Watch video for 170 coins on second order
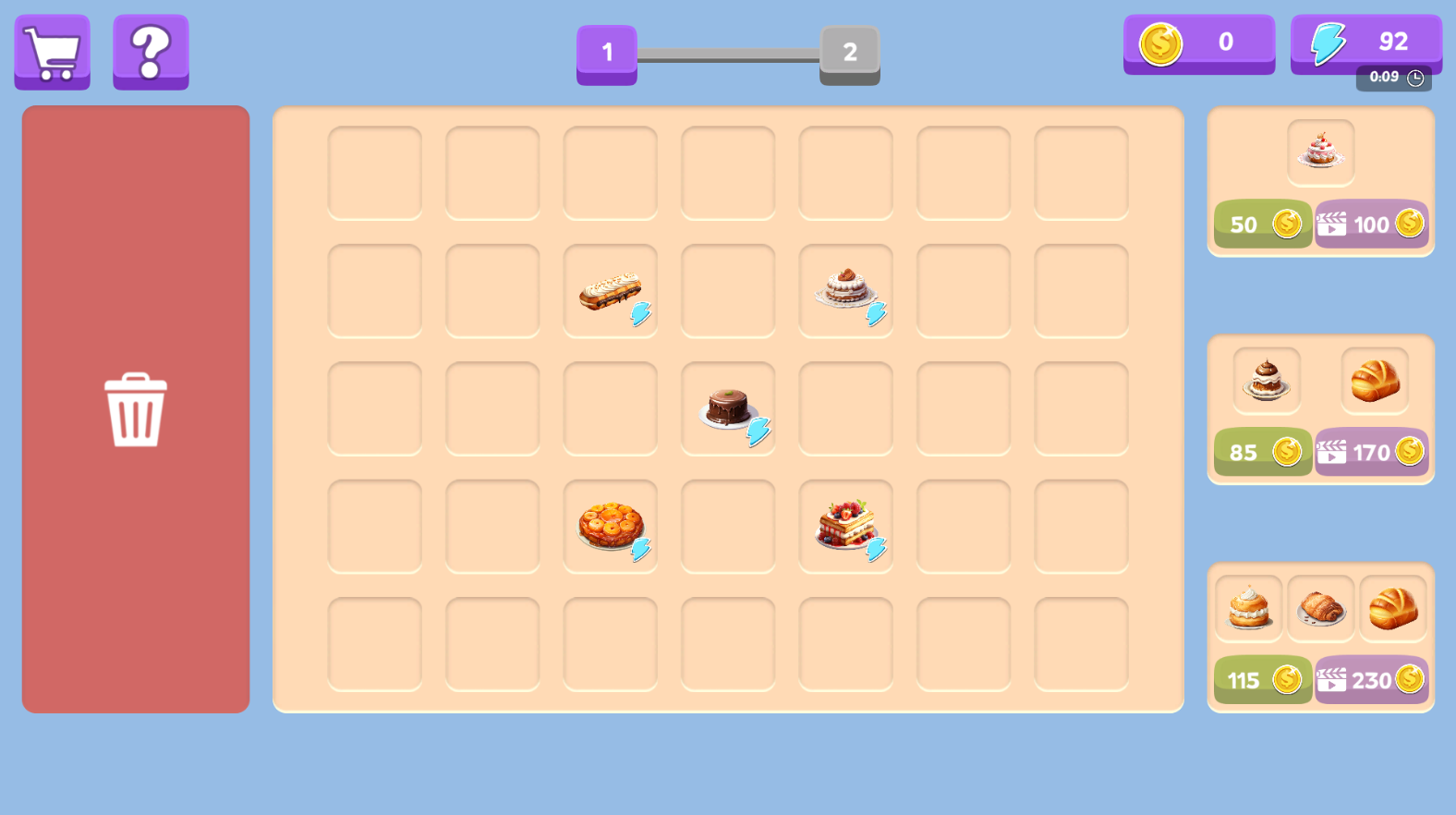This screenshot has width=1456, height=815. (1371, 452)
